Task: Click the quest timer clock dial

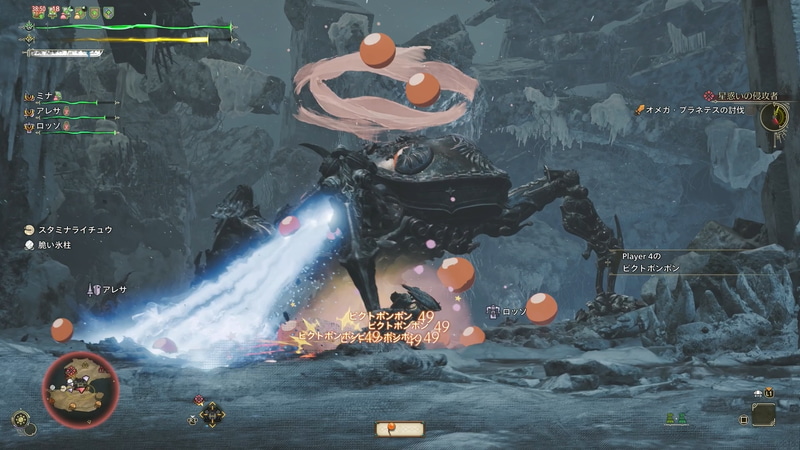Action: click(774, 116)
